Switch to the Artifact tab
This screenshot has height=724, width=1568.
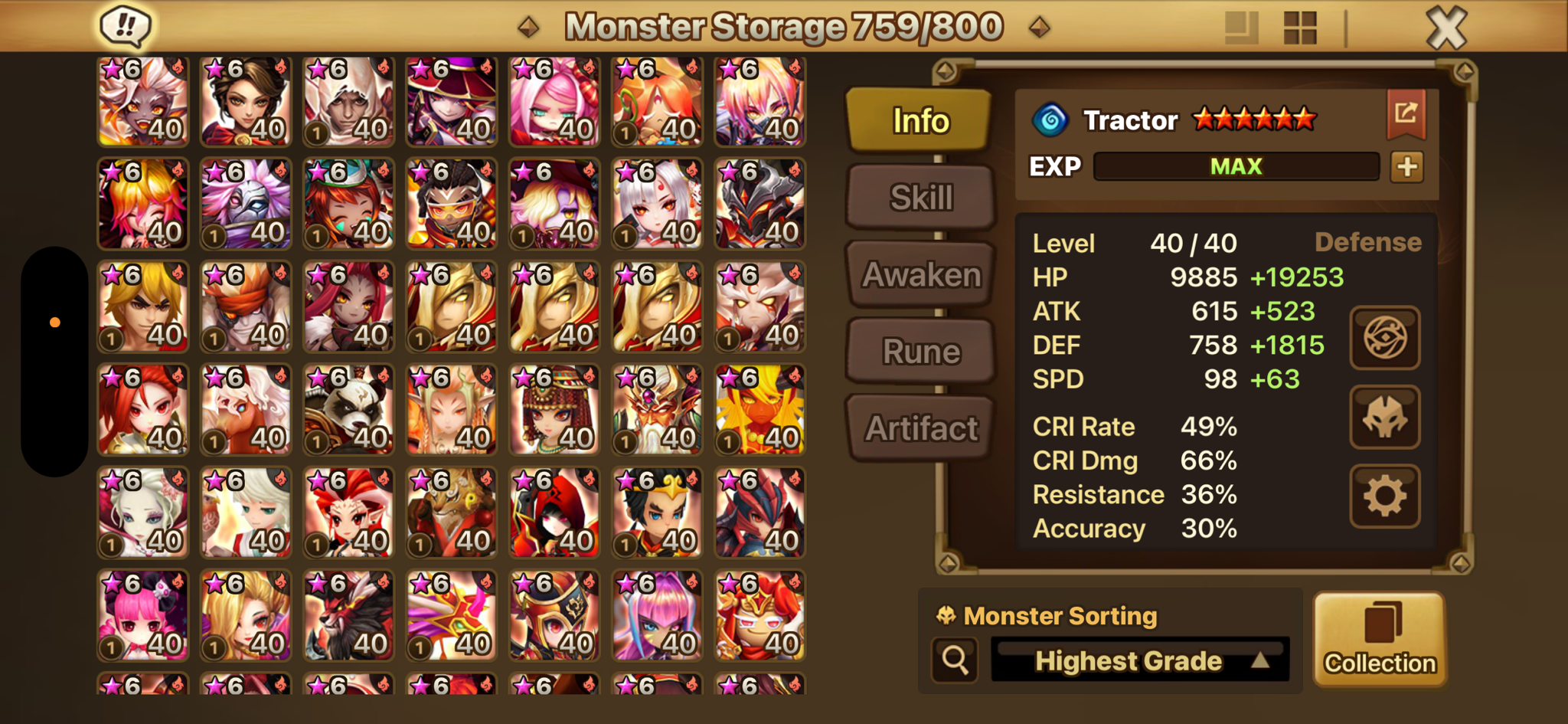[921, 428]
